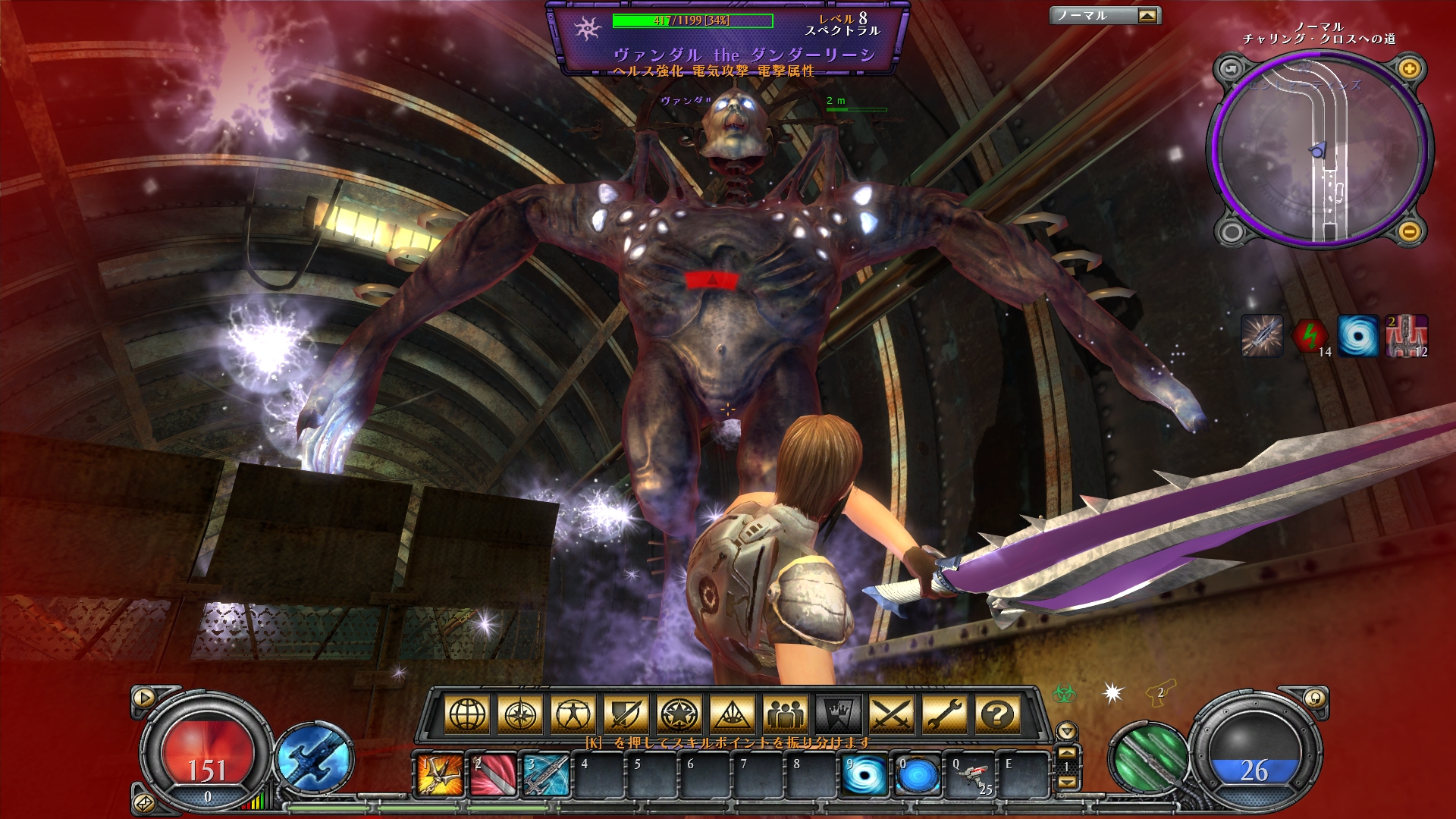Open the party menu with three figures
Viewport: 1456px width, 819px height.
tap(786, 714)
